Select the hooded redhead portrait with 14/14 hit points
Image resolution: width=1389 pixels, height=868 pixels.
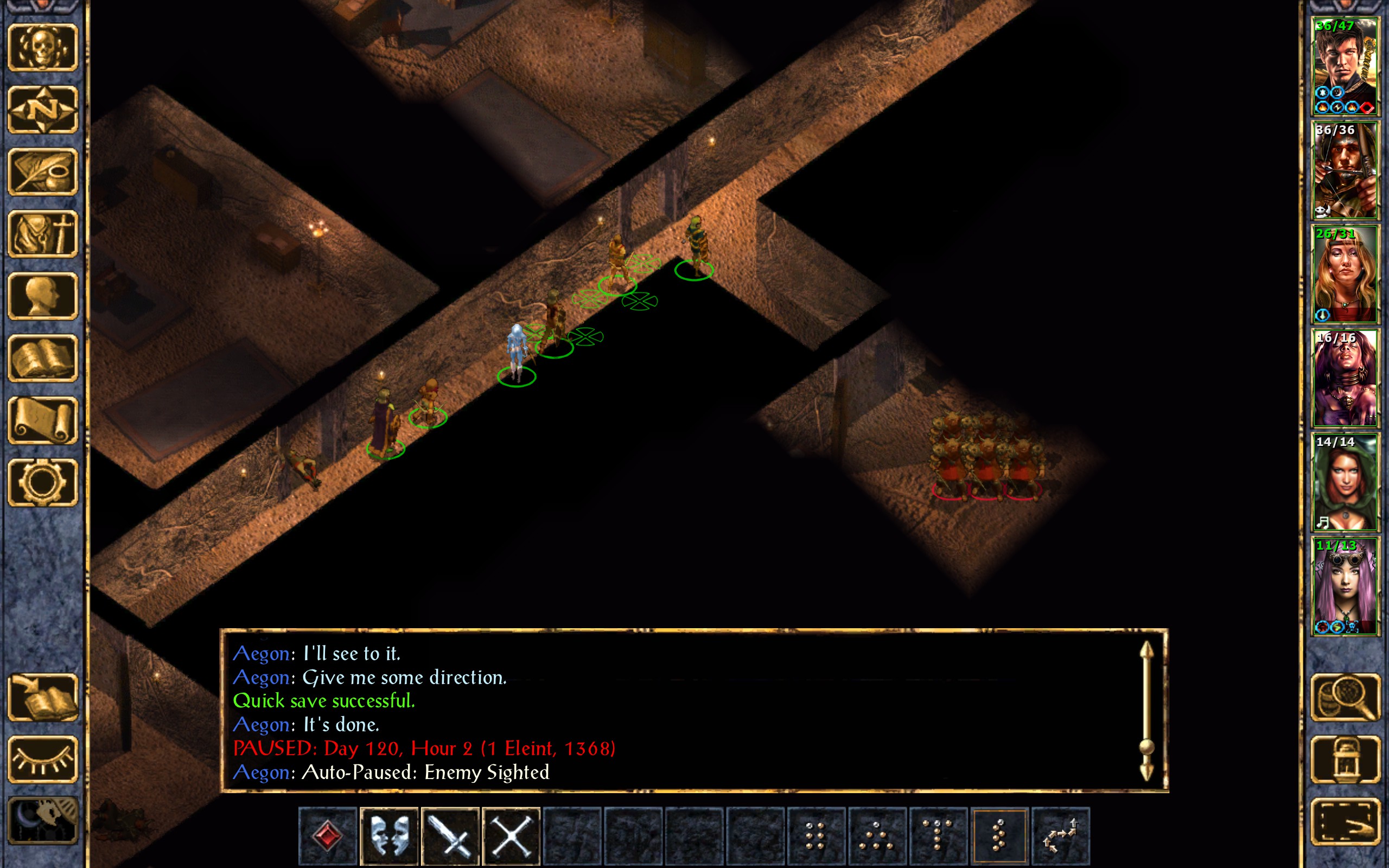(x=1345, y=482)
